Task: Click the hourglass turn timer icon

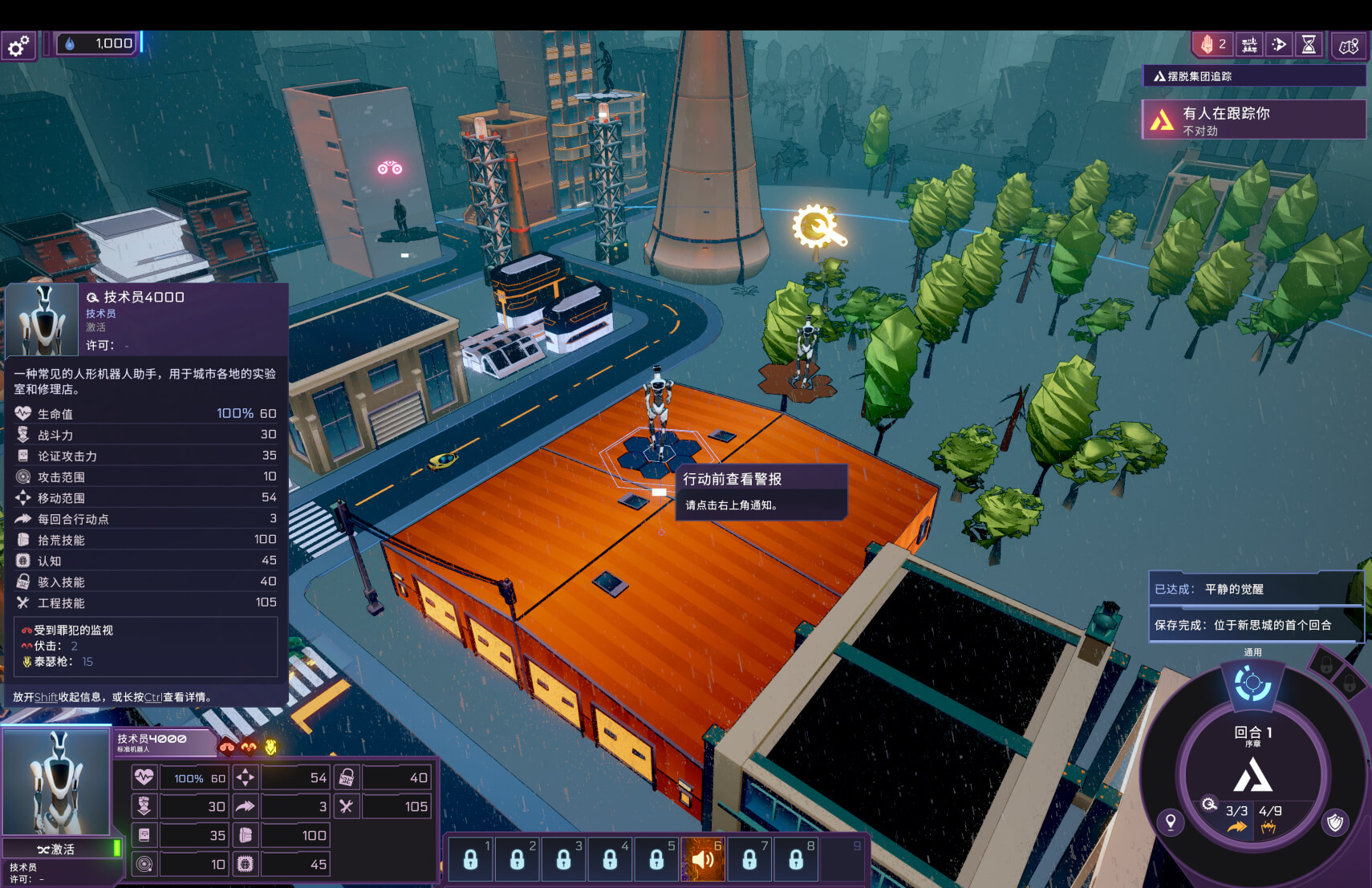Action: [1309, 44]
